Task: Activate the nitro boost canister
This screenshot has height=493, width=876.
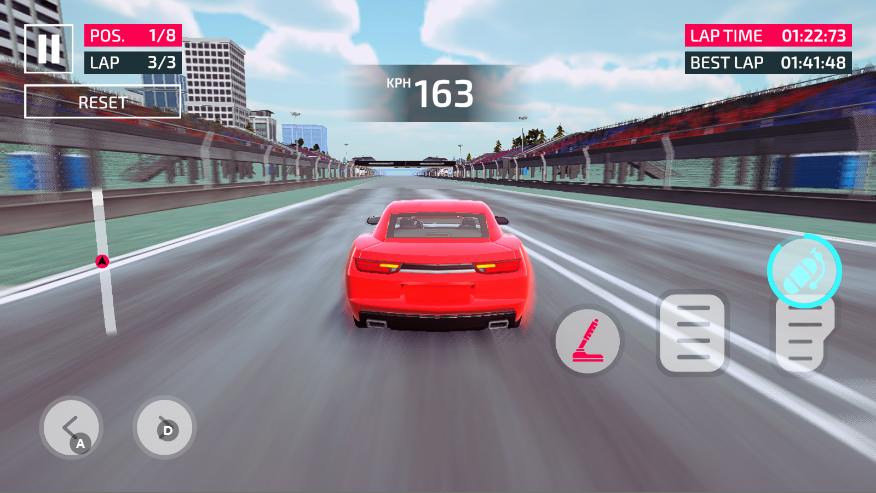Action: pyautogui.click(x=804, y=270)
